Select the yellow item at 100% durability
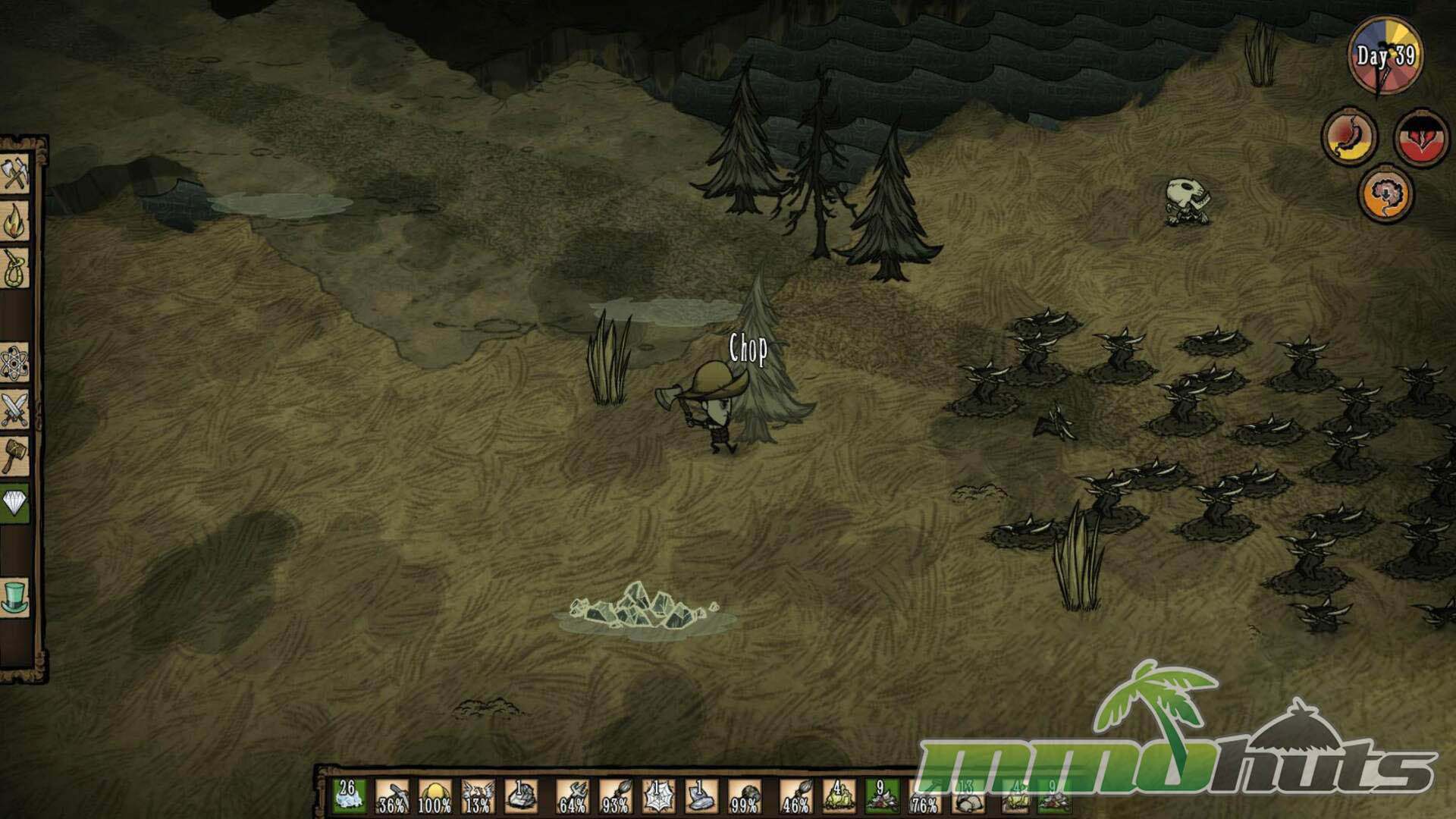Image resolution: width=1456 pixels, height=819 pixels. [x=435, y=796]
